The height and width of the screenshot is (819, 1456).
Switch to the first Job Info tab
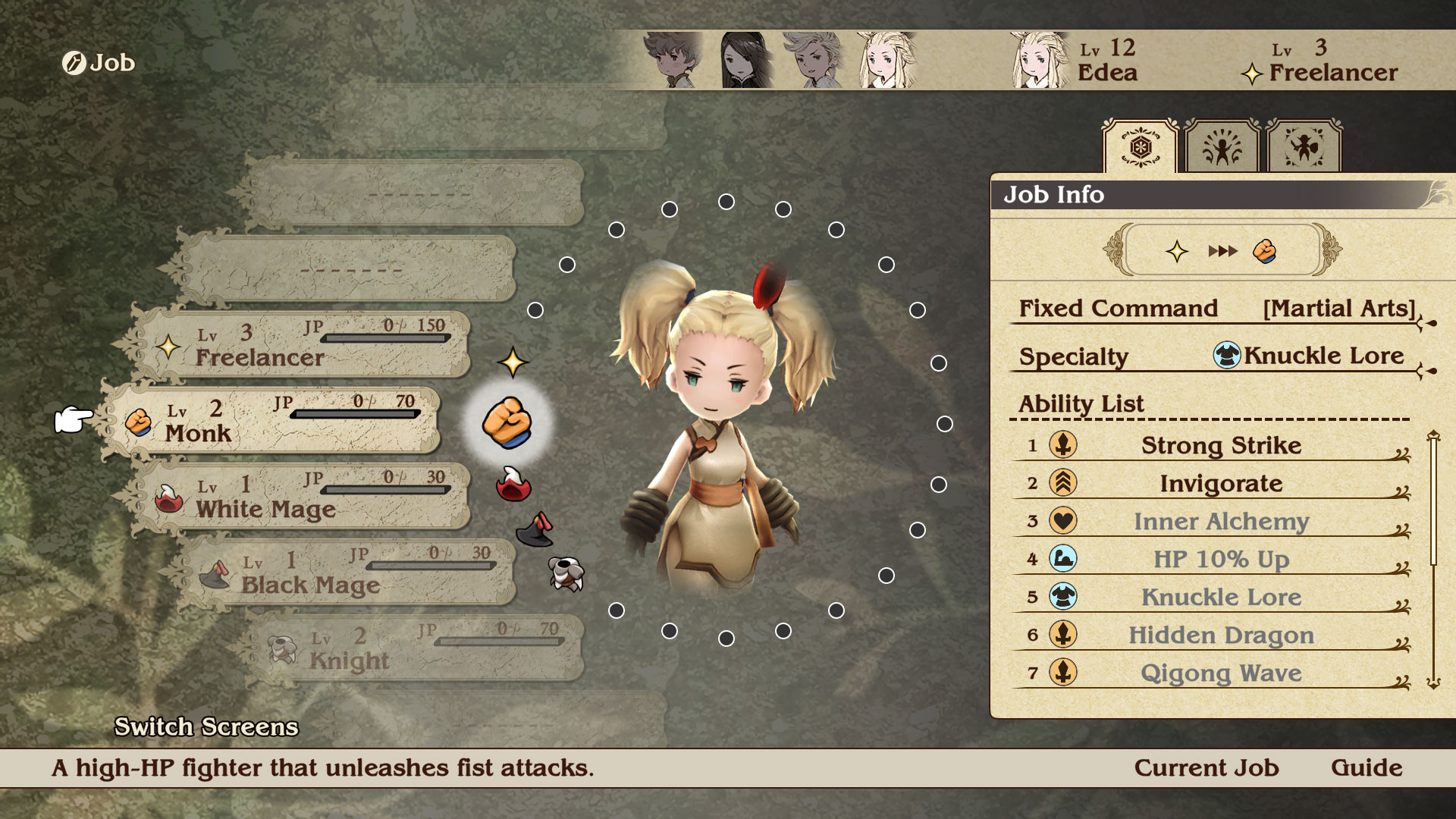click(1140, 146)
